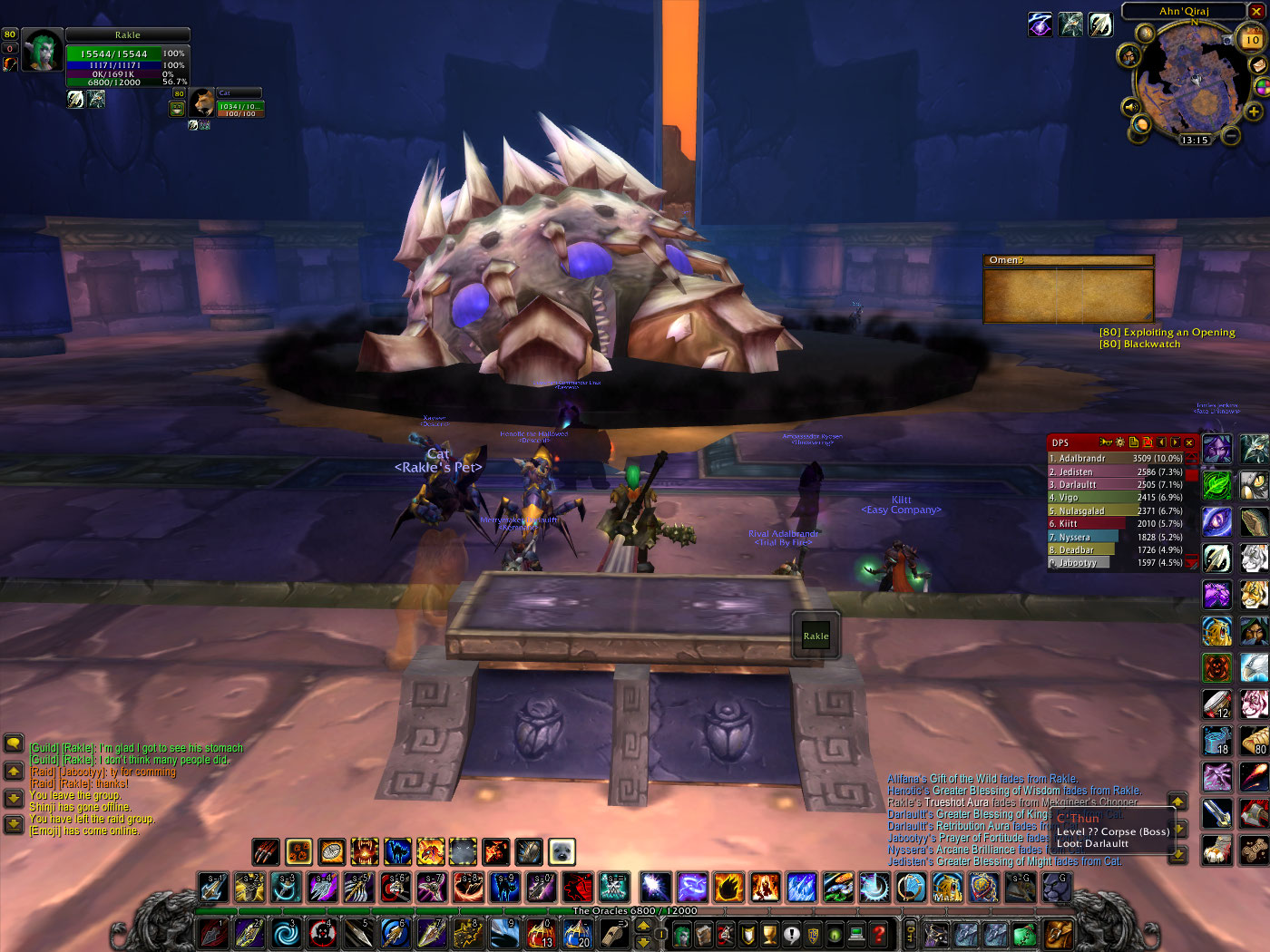This screenshot has width=1270, height=952.
Task: Use the bandage item with count 18
Action: [x=1216, y=740]
